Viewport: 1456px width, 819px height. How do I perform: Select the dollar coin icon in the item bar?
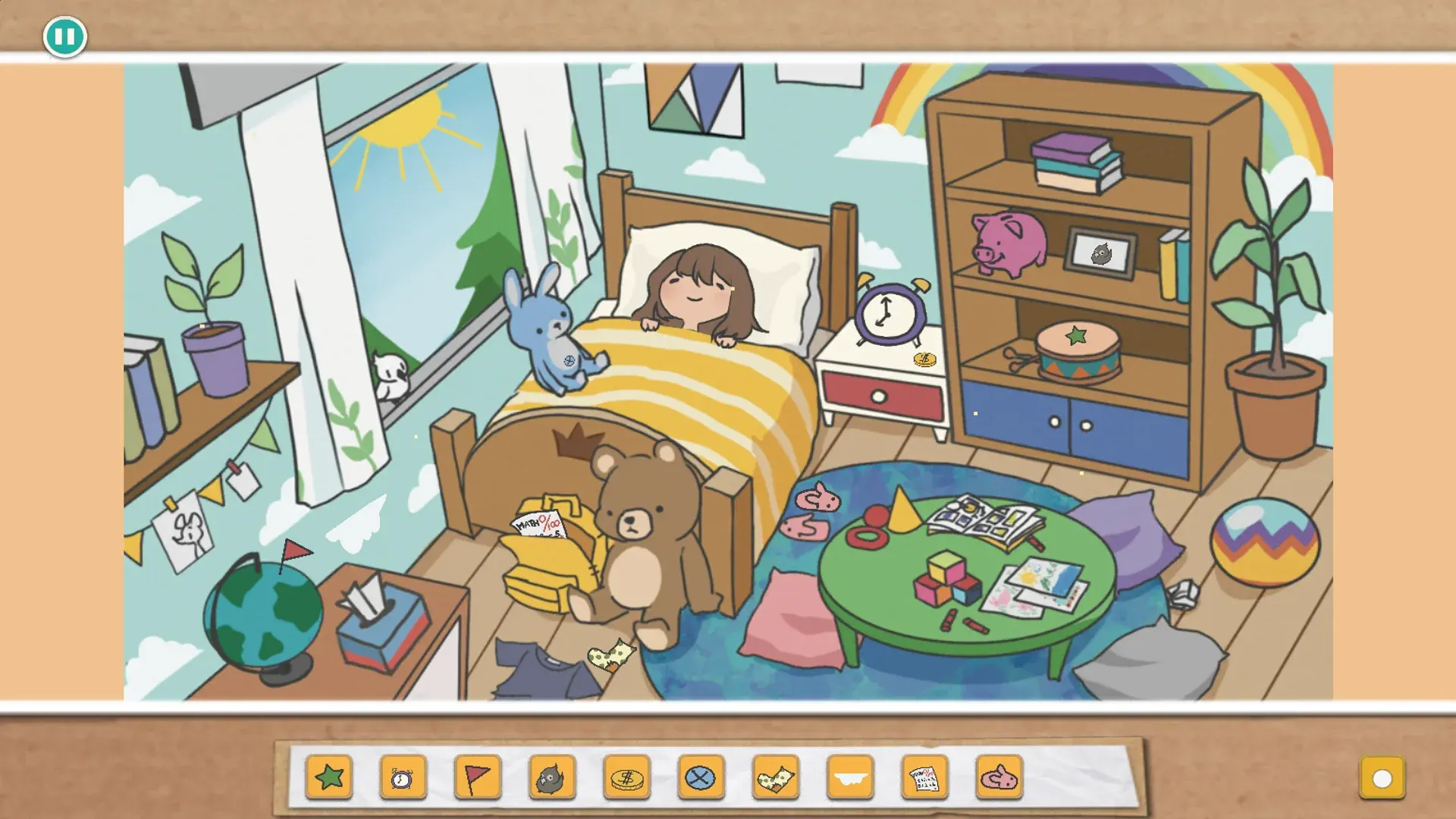click(x=626, y=777)
